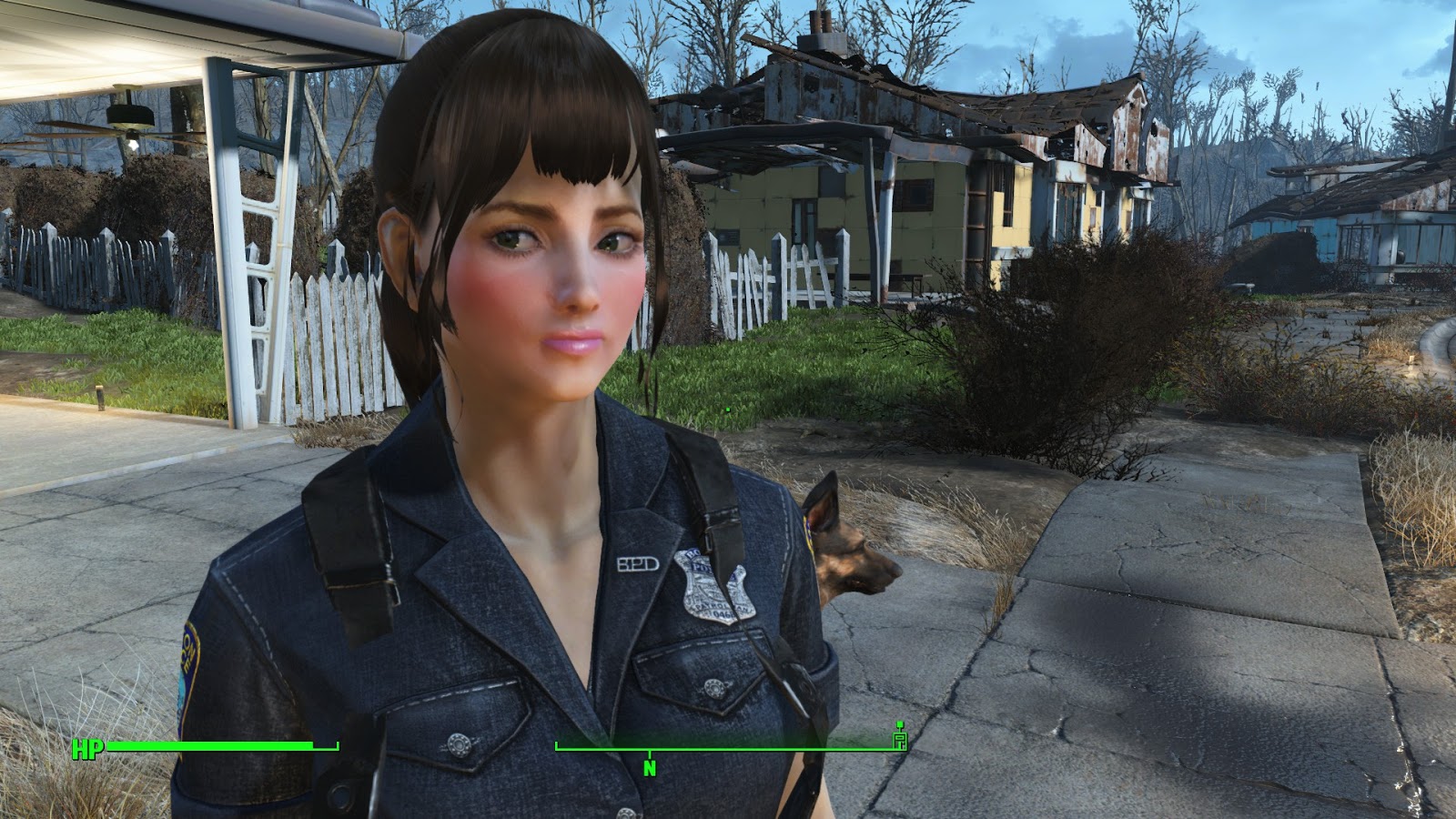
Task: Click the small green marker above the compass line
Action: point(898,725)
